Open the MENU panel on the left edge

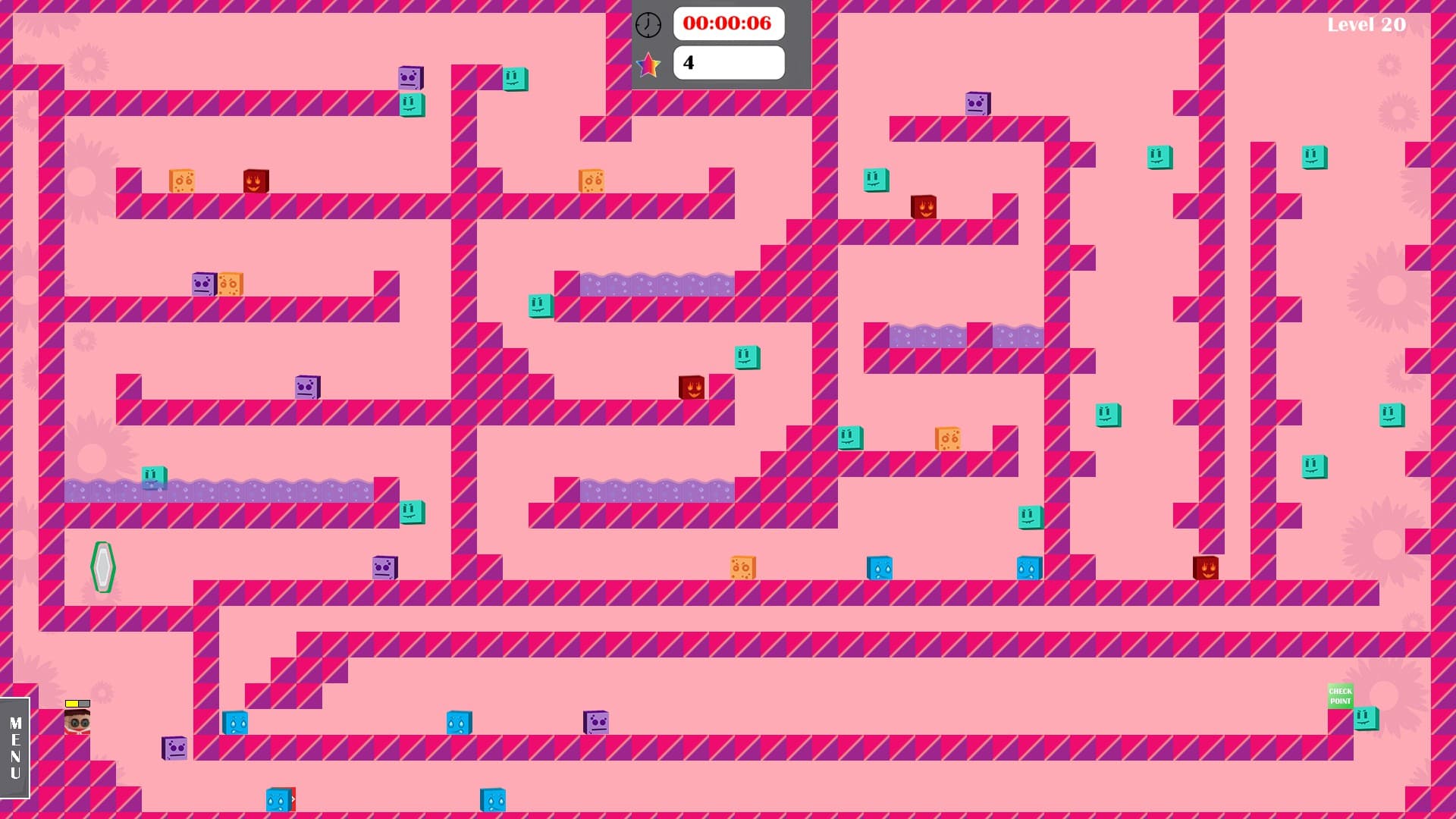coord(15,747)
